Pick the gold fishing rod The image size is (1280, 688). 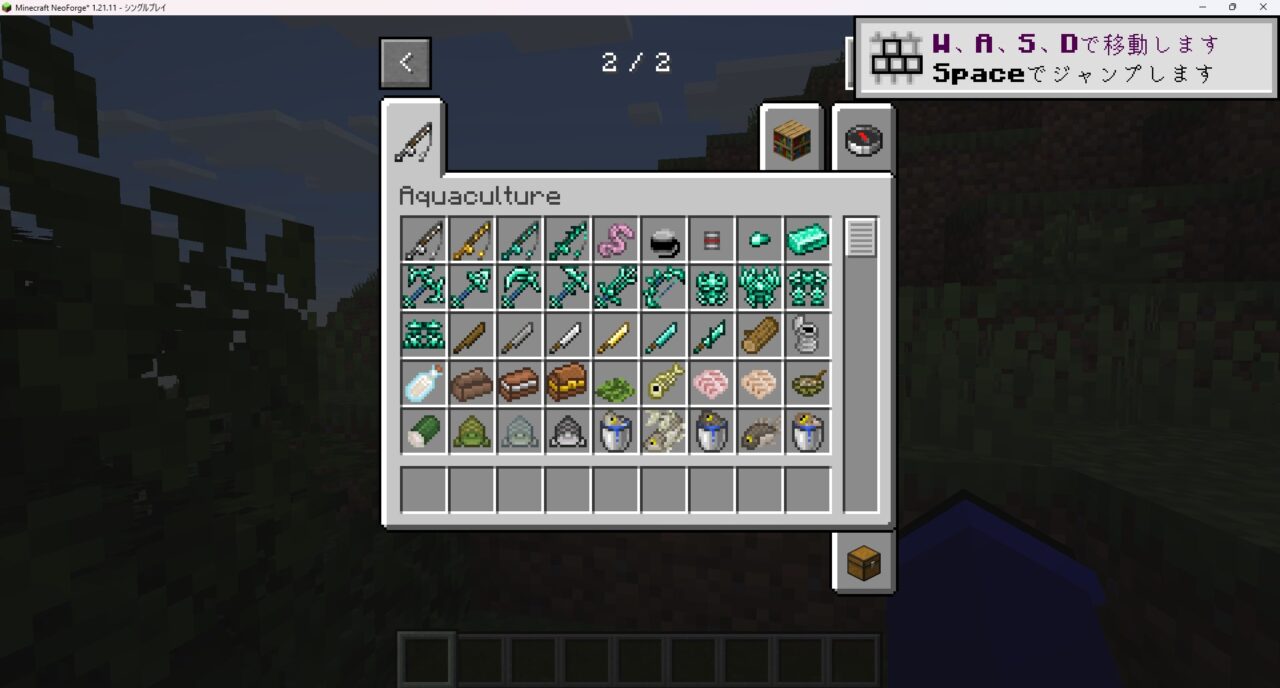(x=472, y=240)
